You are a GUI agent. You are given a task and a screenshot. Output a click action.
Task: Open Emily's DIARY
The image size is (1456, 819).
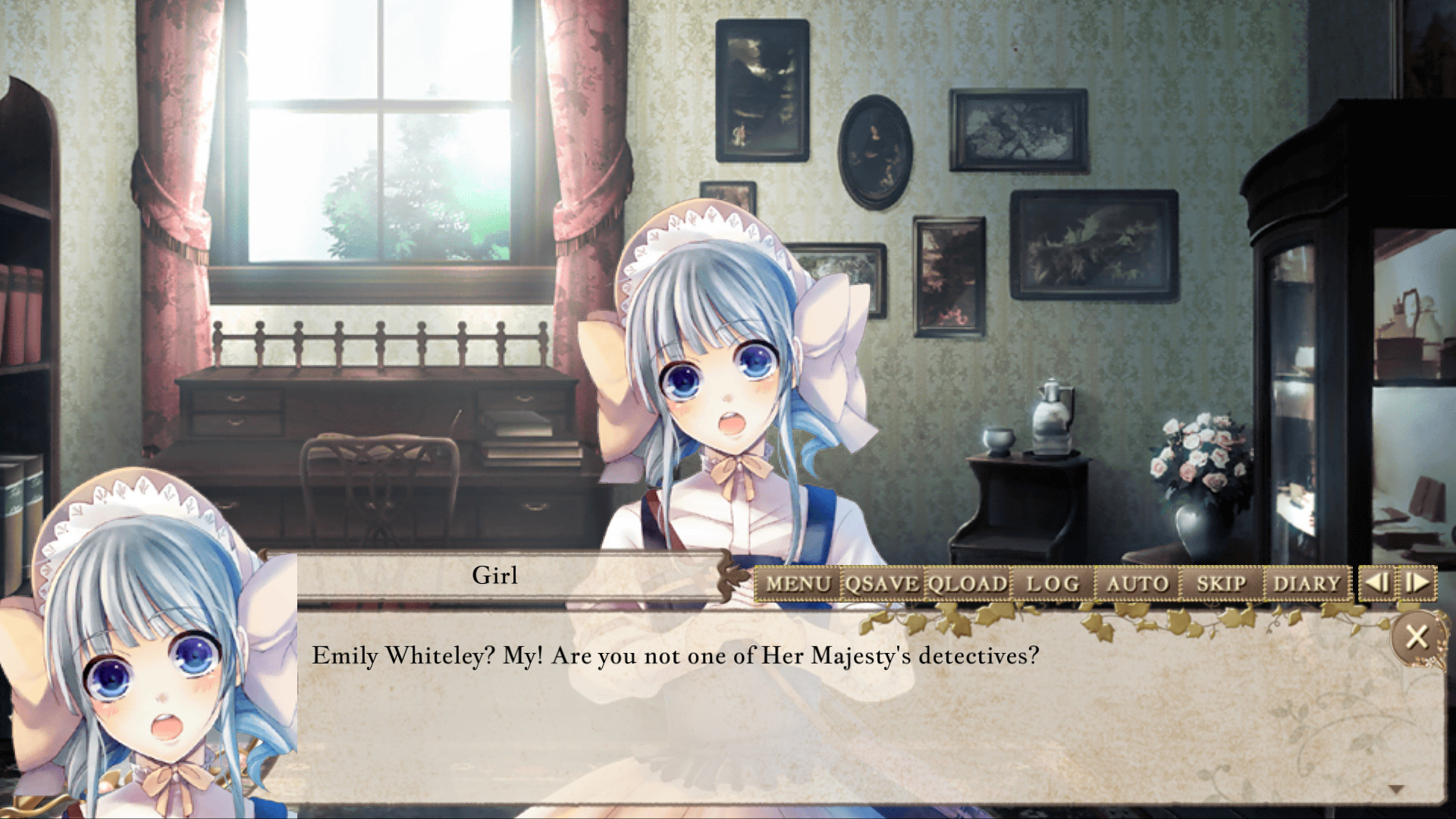click(1306, 584)
